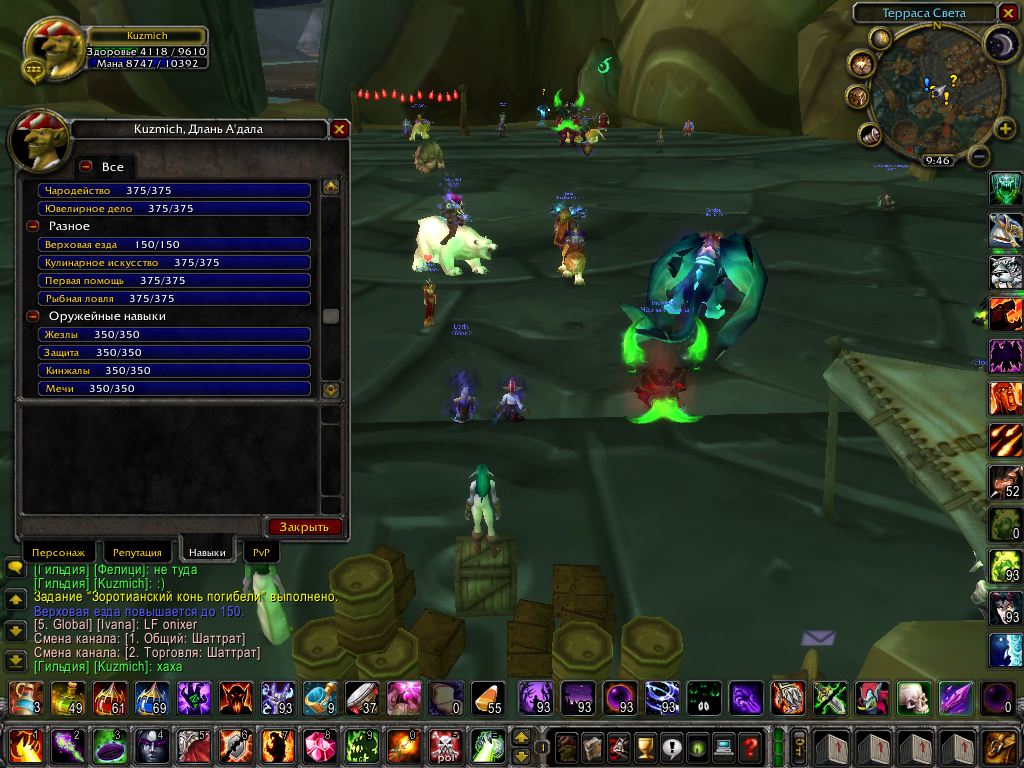Screen dimensions: 1024x768
Task: Collapse the Оружейные навыки category
Action: coord(32,317)
